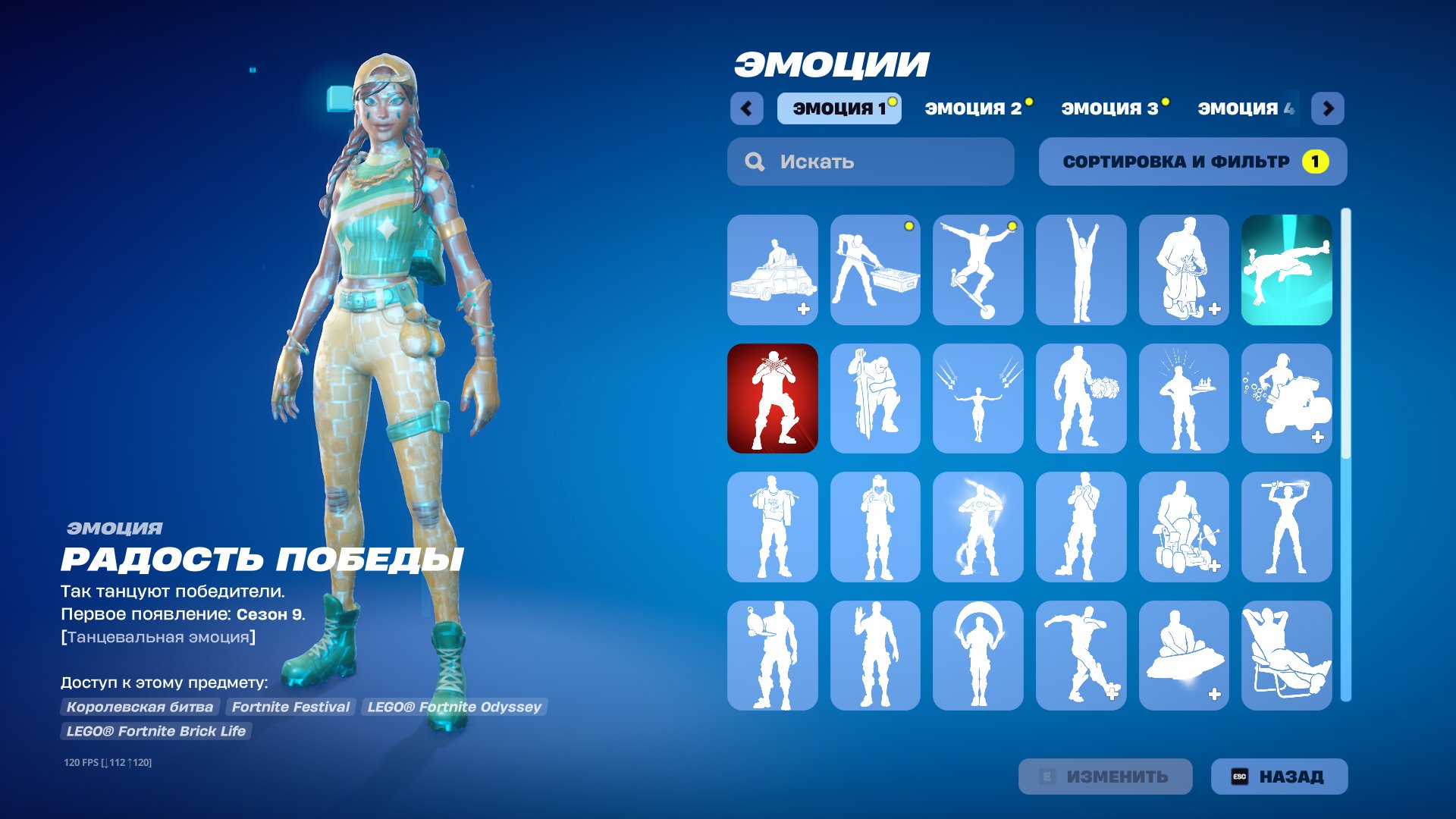This screenshot has height=819, width=1456.
Task: Select the skateboard trick emote
Action: (x=978, y=269)
